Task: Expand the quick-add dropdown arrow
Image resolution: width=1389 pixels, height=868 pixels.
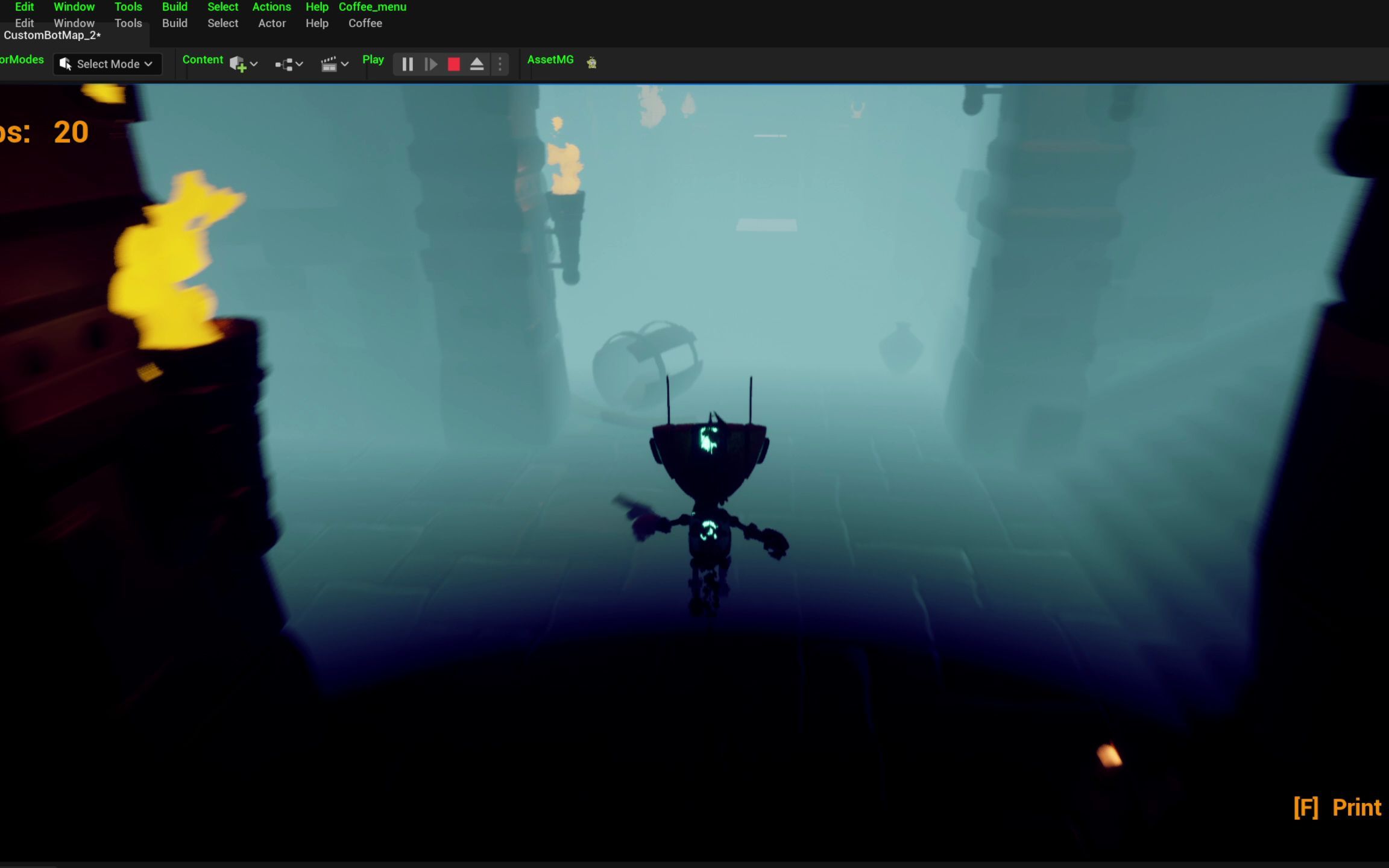Action: pyautogui.click(x=254, y=64)
